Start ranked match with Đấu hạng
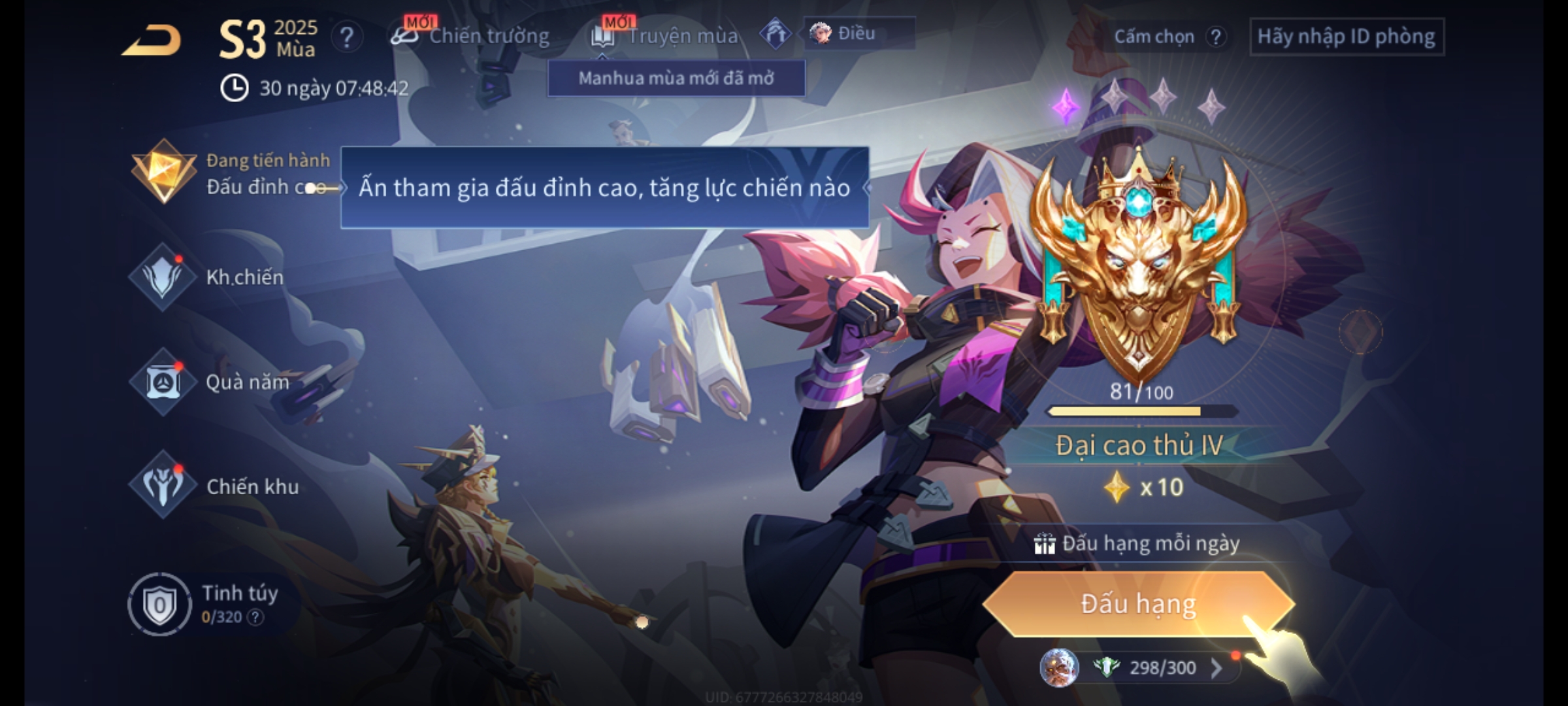 pyautogui.click(x=1138, y=604)
